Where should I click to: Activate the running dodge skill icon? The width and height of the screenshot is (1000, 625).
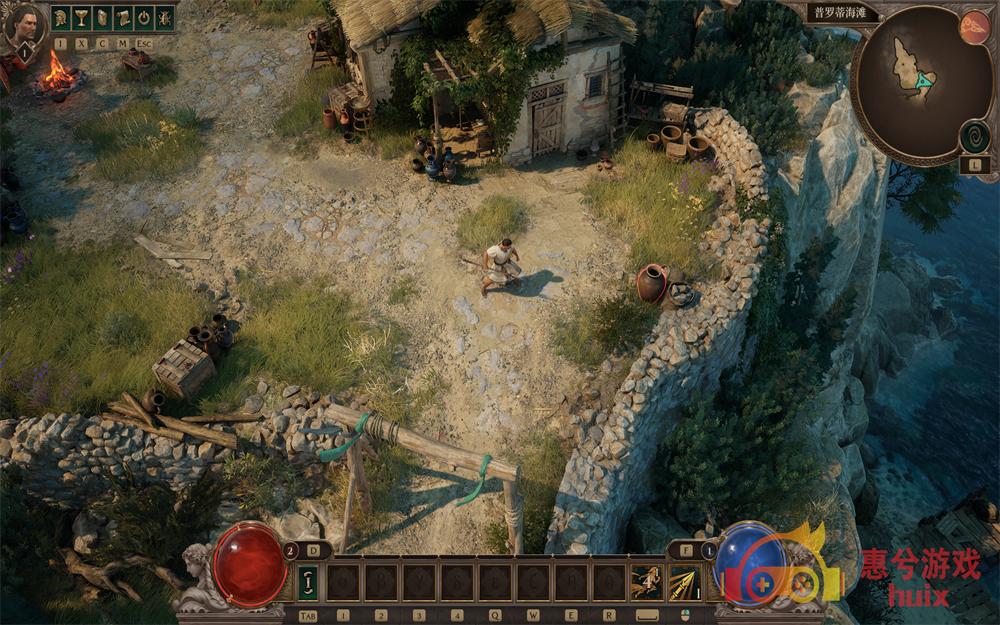point(646,582)
